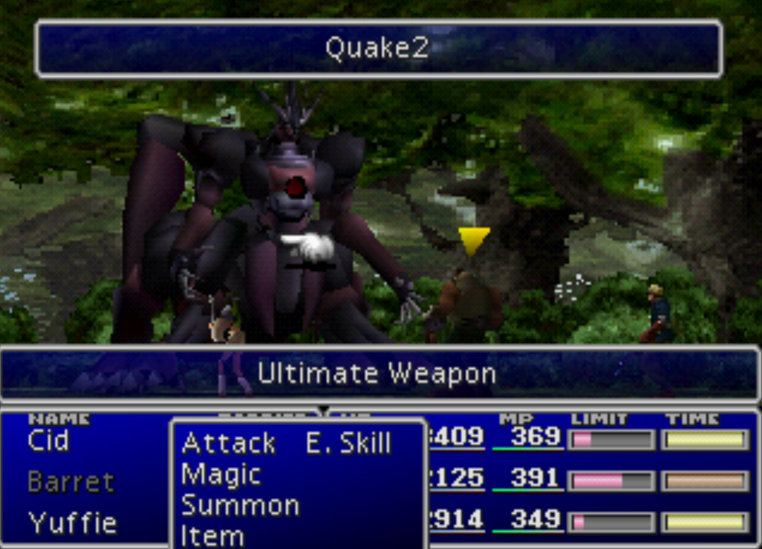Image resolution: width=762 pixels, height=549 pixels.
Task: Select the Attack command
Action: [x=228, y=443]
